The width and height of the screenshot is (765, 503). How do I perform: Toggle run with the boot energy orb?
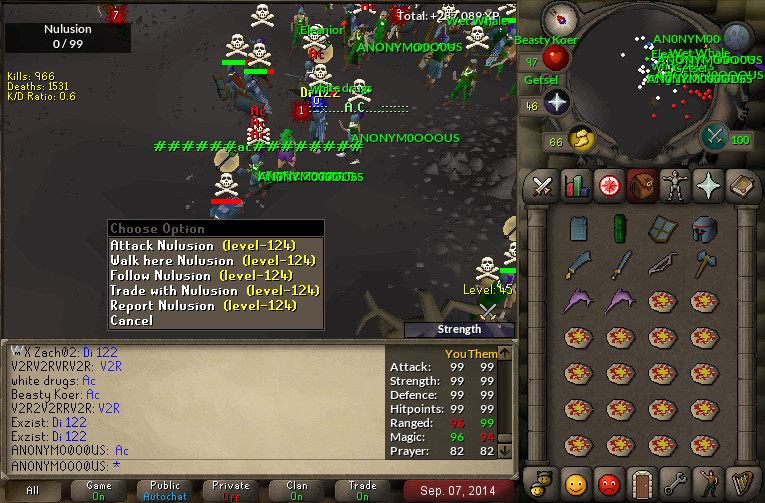pyautogui.click(x=581, y=138)
